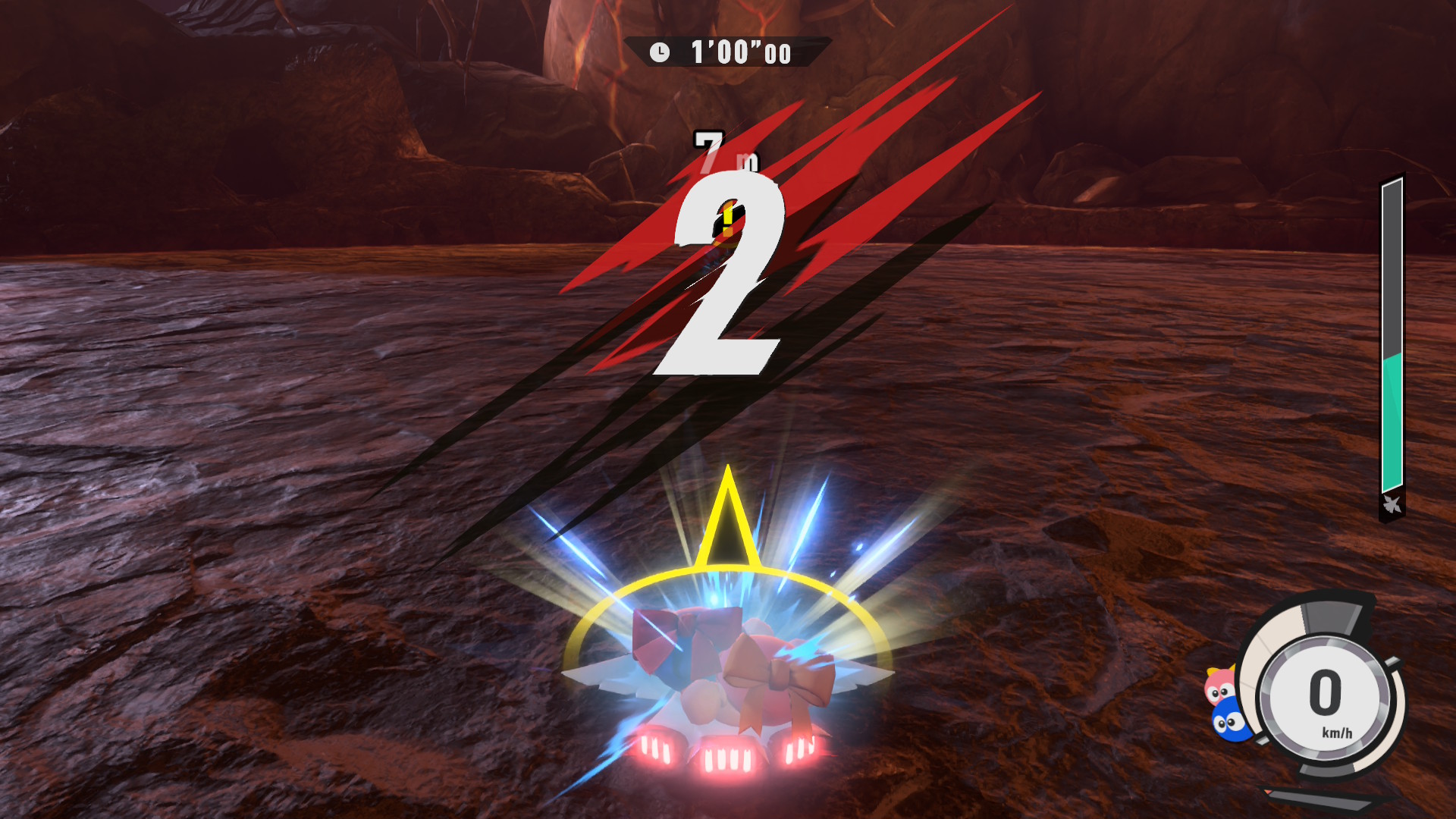Select the star icon below the boost gauge
The image size is (1456, 819).
tap(1392, 504)
